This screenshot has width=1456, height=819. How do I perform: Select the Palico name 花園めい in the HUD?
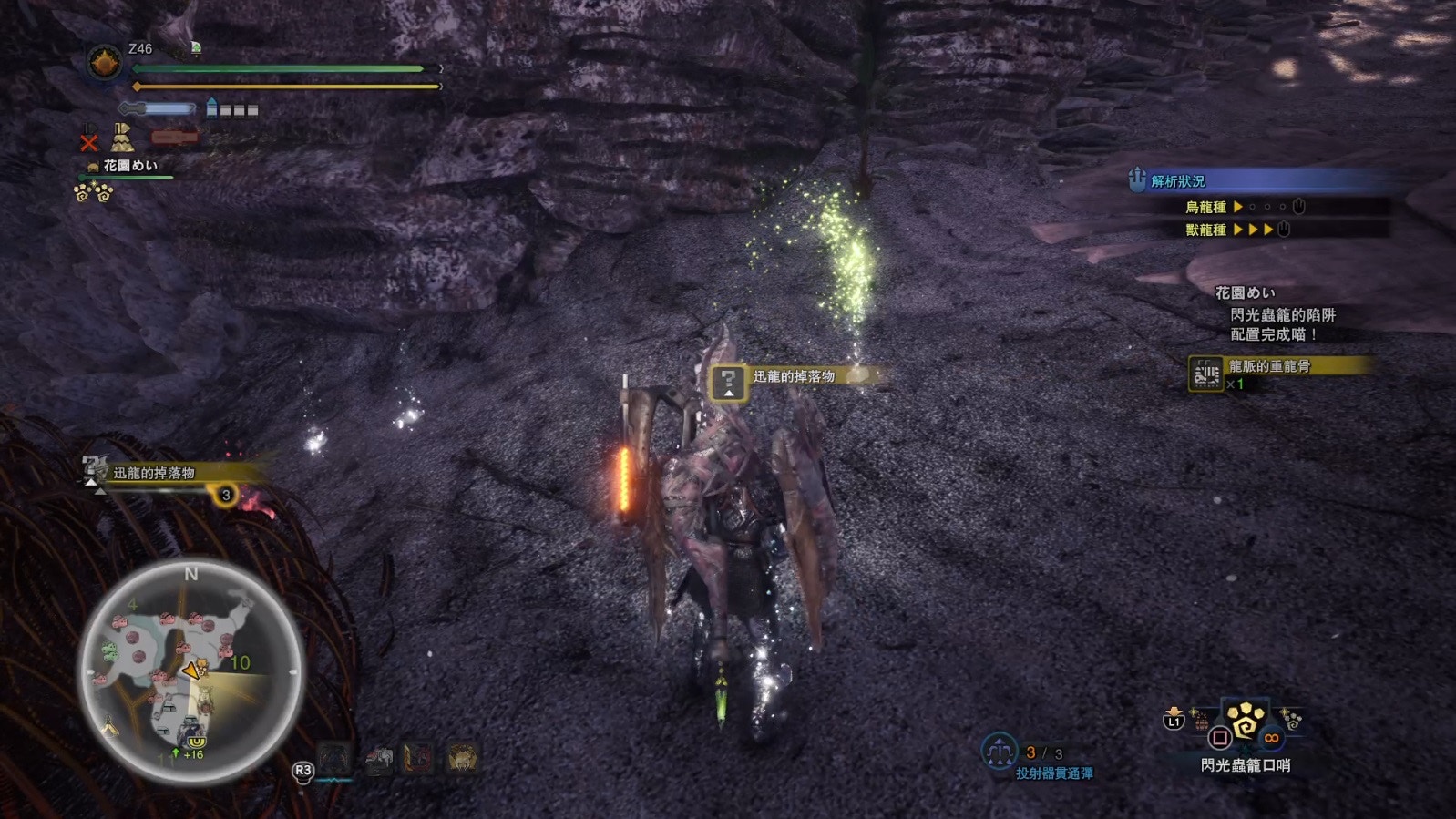click(x=129, y=166)
